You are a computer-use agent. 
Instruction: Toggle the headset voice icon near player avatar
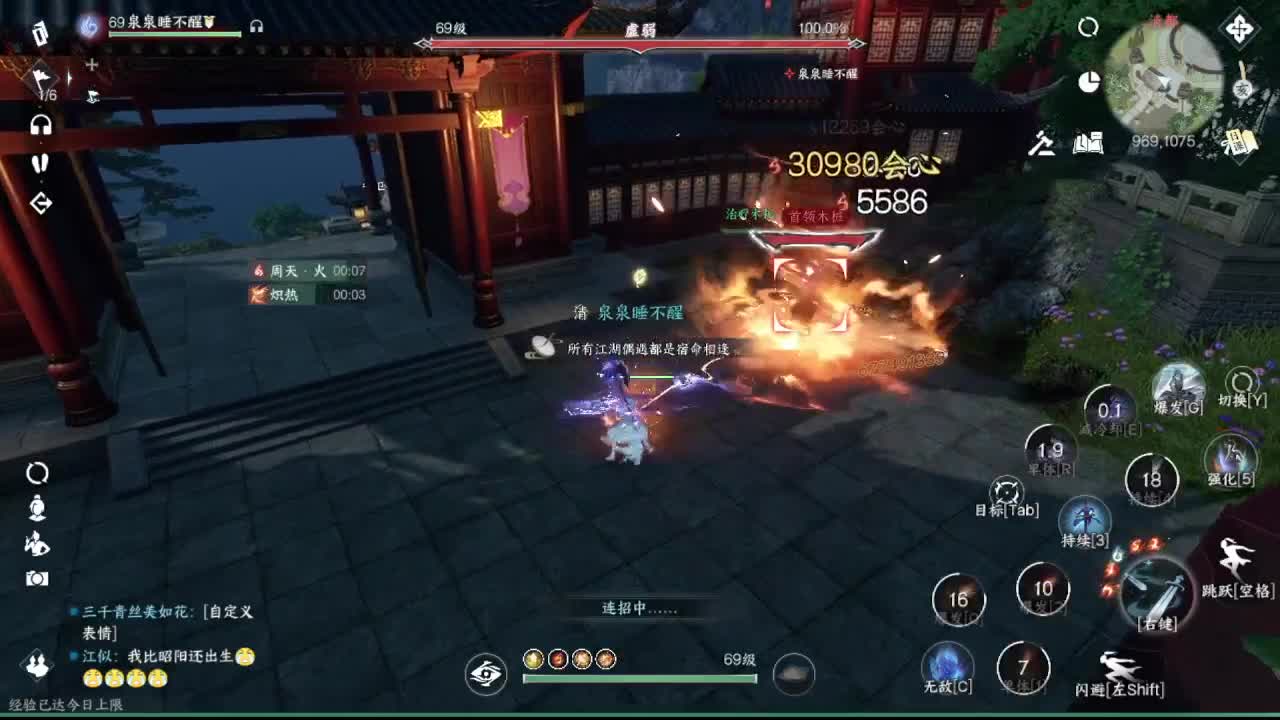(255, 24)
